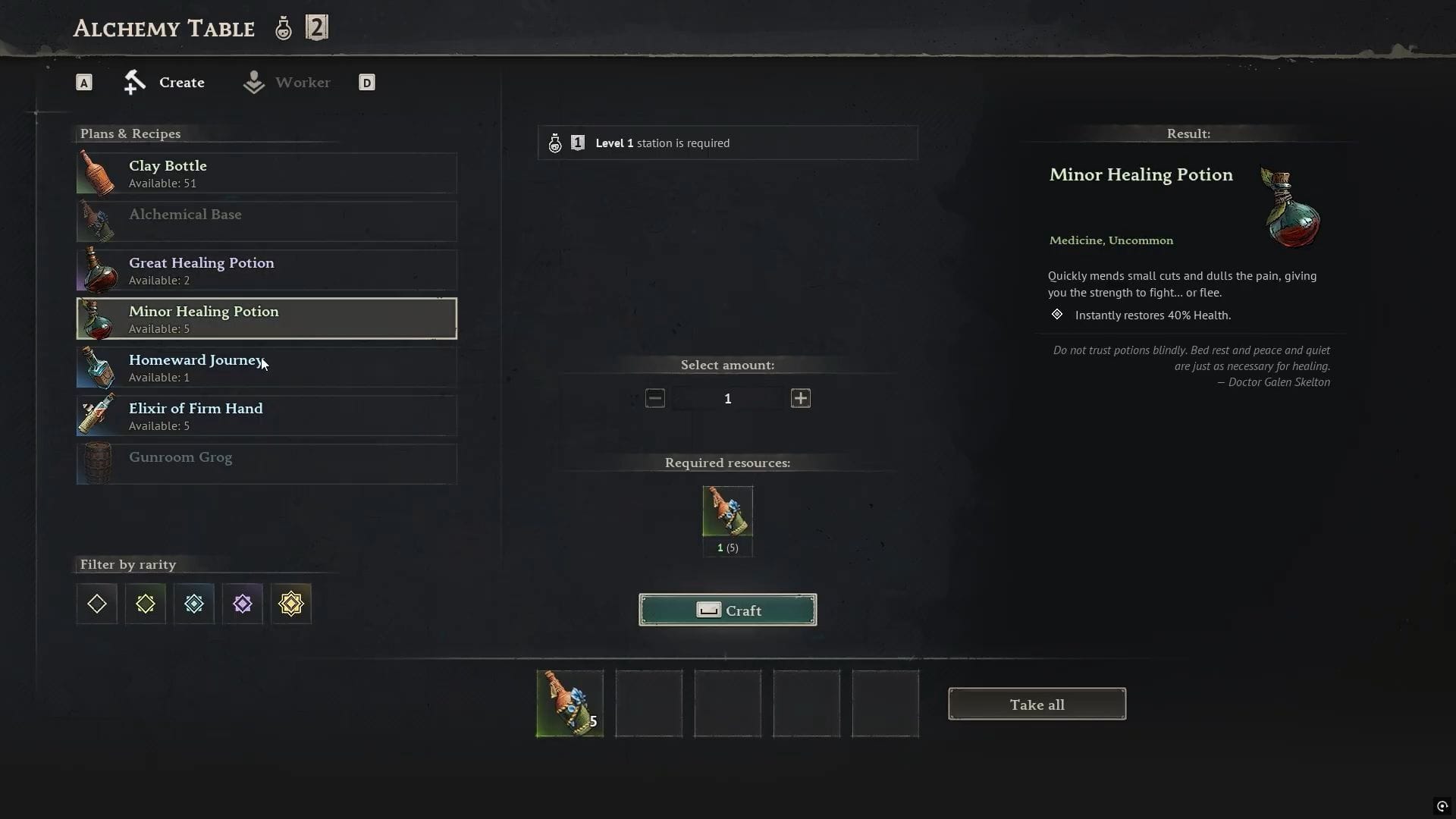Screen dimensions: 1456x819
Task: Click the Elixir of Firm Hand icon
Action: pos(97,415)
